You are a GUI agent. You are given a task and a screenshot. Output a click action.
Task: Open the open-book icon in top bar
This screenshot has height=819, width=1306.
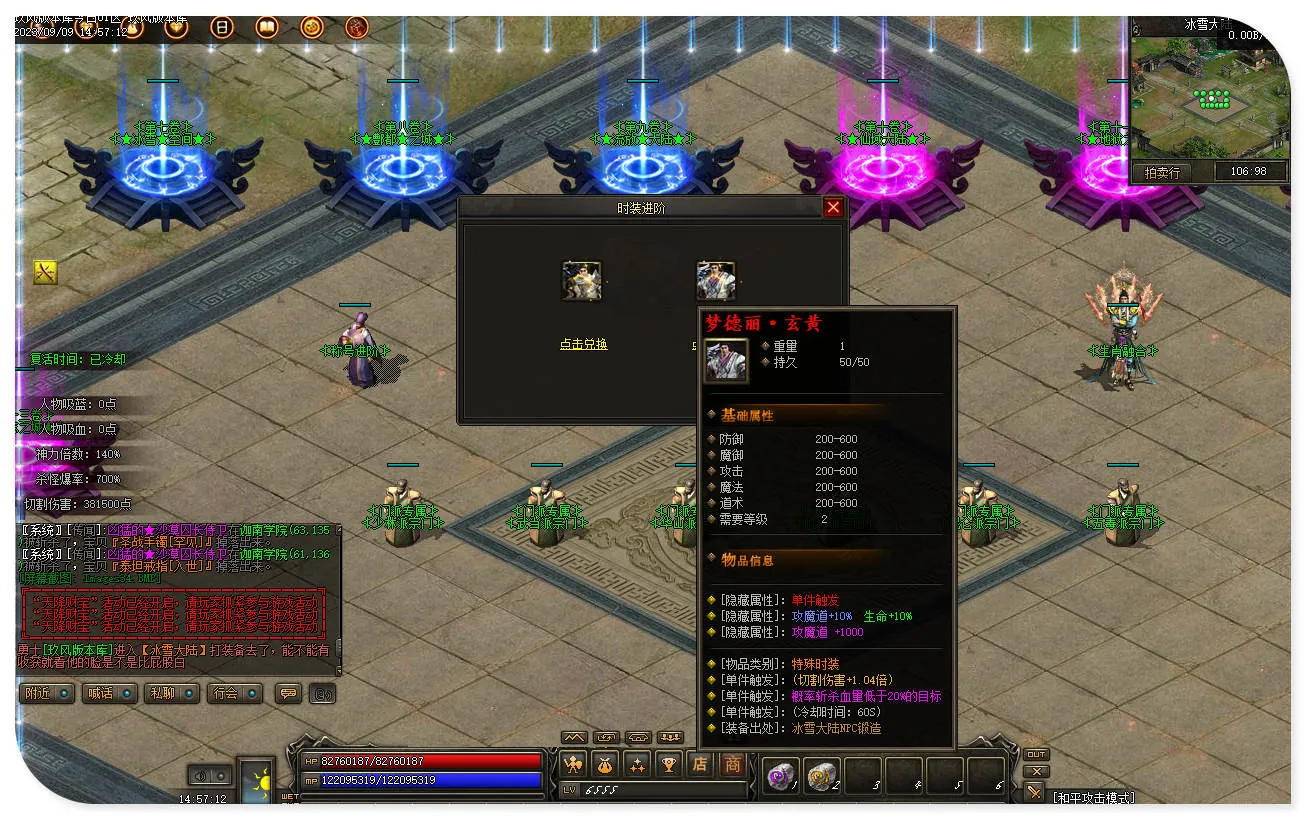click(x=267, y=28)
